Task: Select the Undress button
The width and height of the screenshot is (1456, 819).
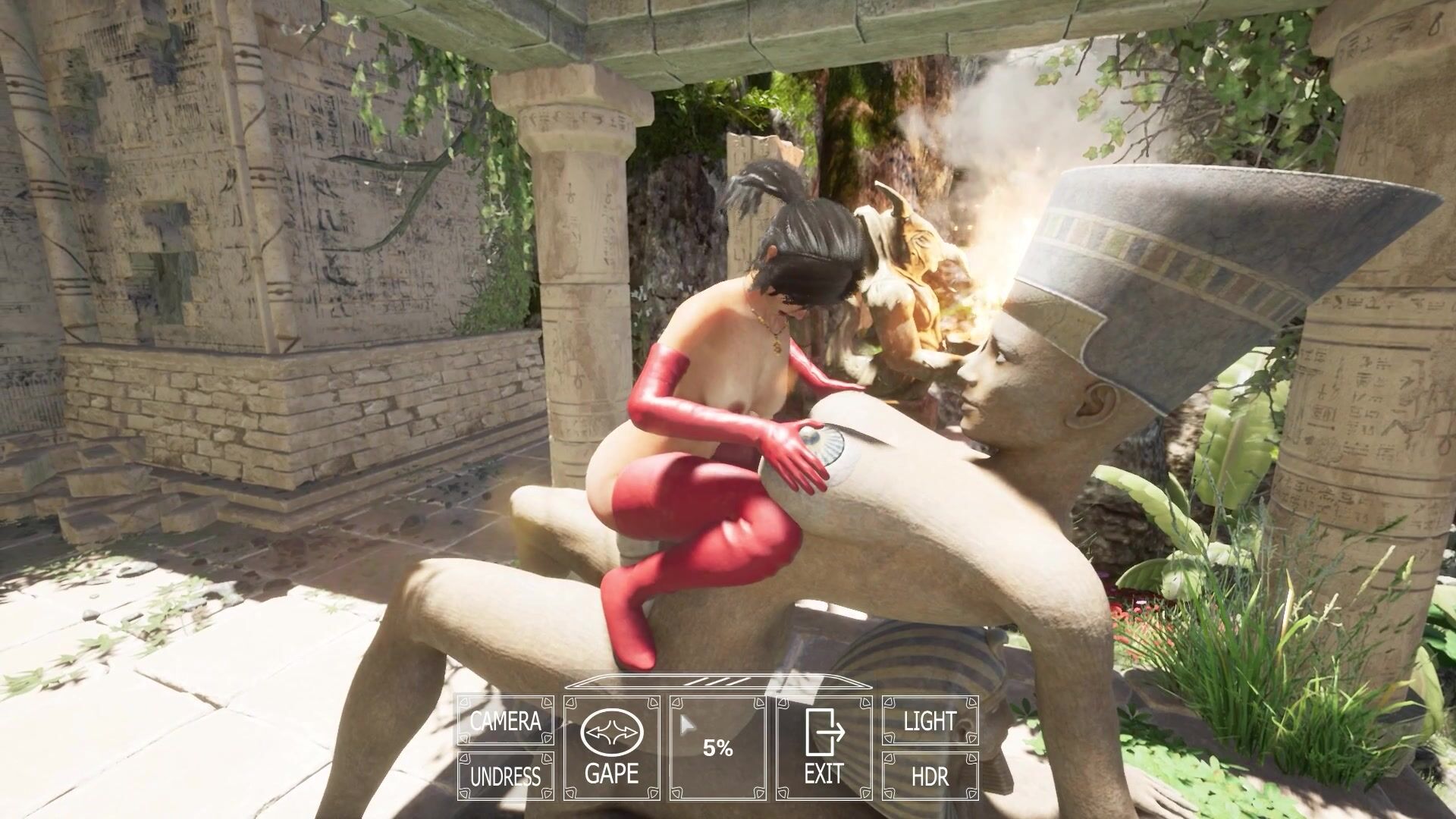Action: pos(505,776)
